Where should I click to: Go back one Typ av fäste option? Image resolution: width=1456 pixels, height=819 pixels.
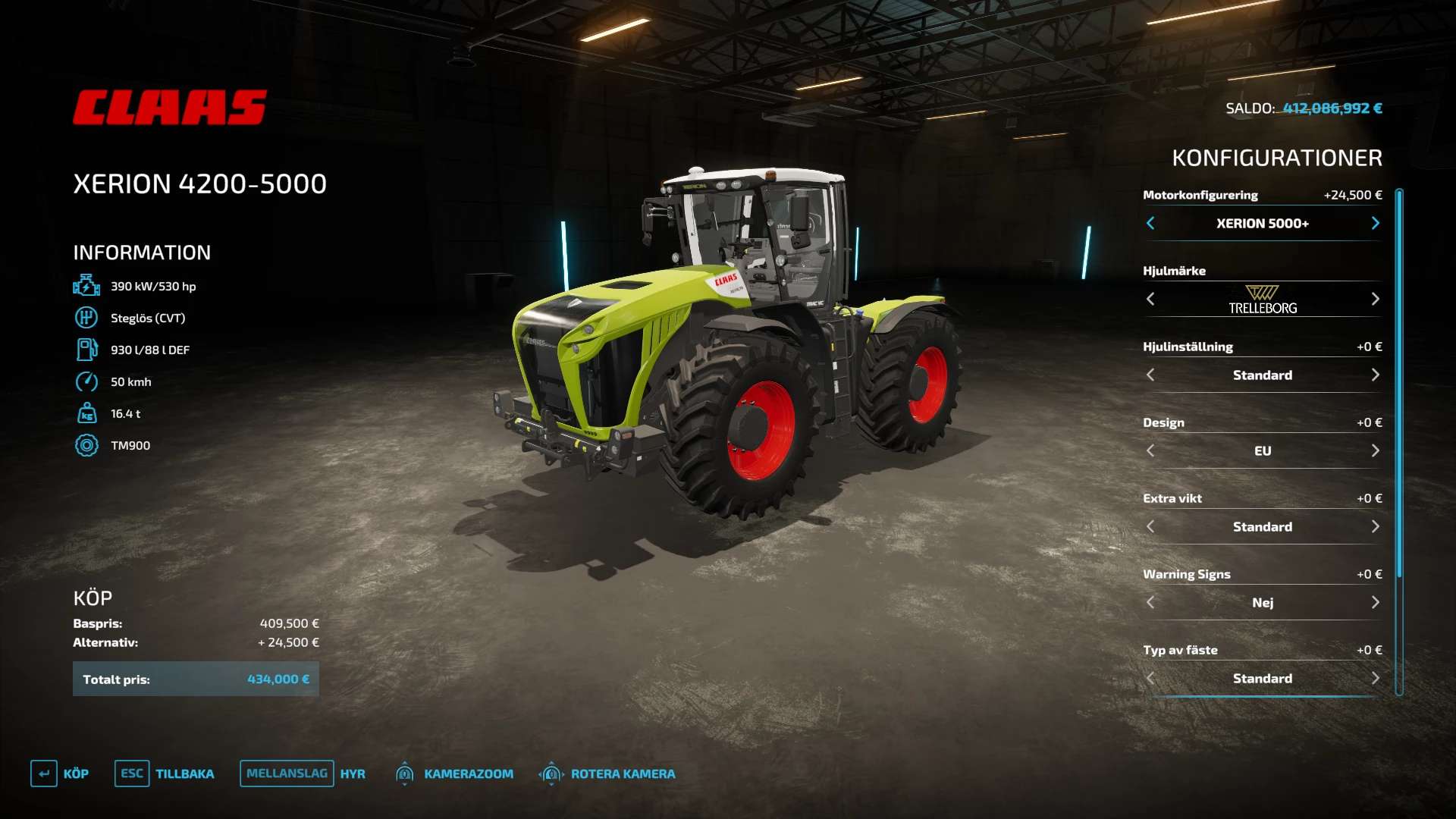[x=1150, y=678]
